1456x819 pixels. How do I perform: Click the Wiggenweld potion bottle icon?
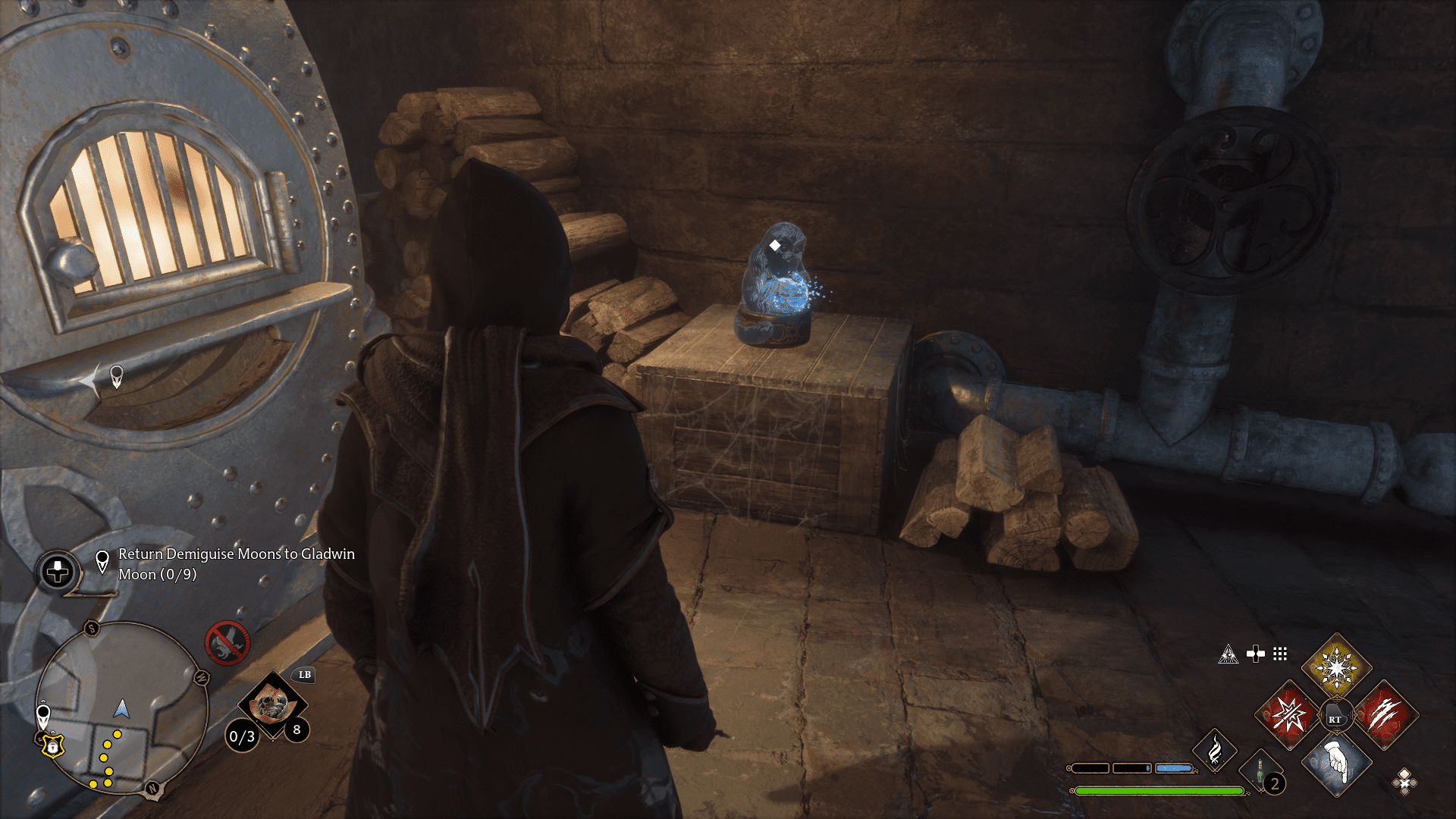pos(1259,770)
